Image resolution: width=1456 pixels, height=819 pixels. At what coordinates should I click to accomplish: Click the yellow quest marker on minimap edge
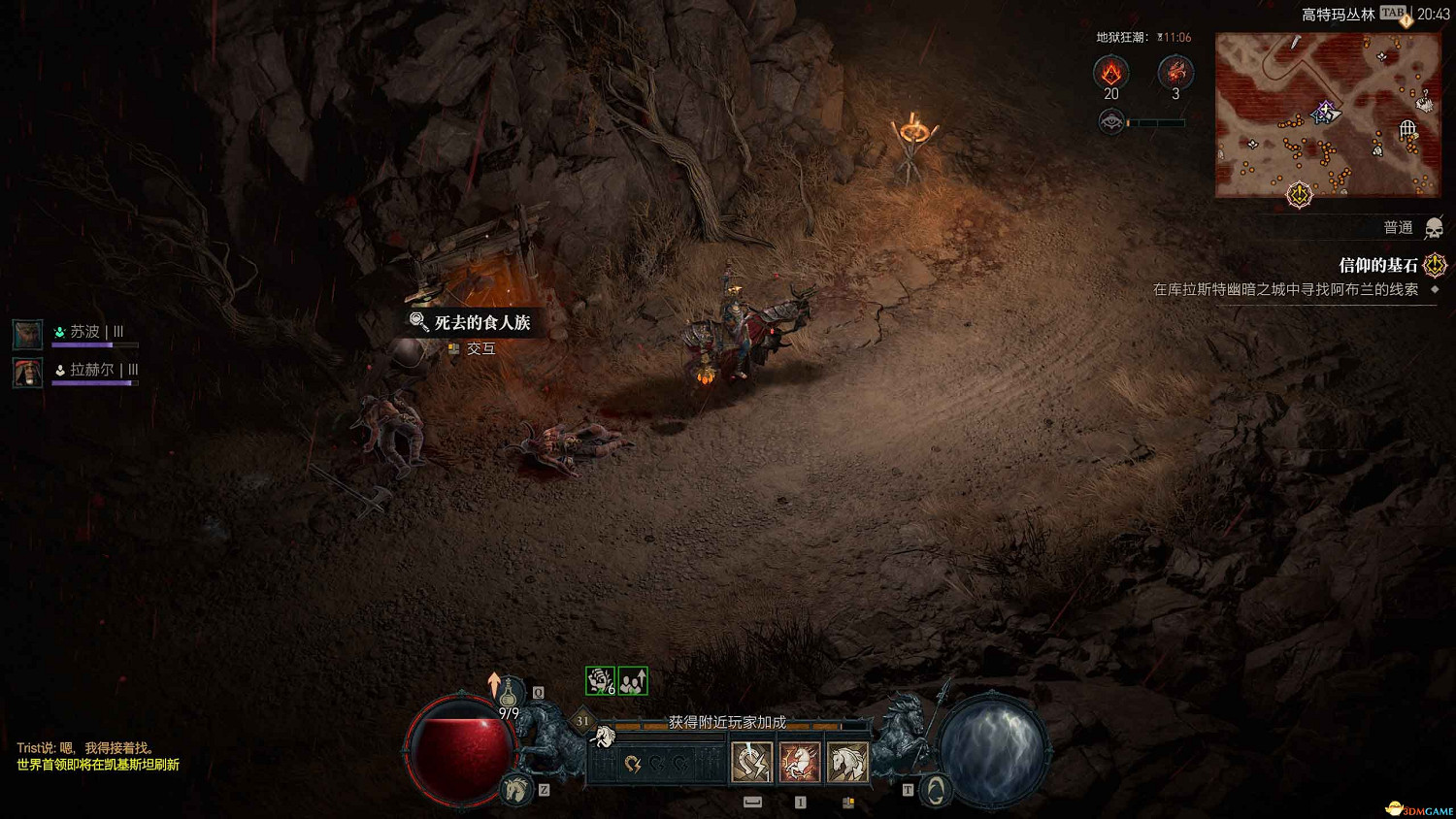(x=1299, y=195)
